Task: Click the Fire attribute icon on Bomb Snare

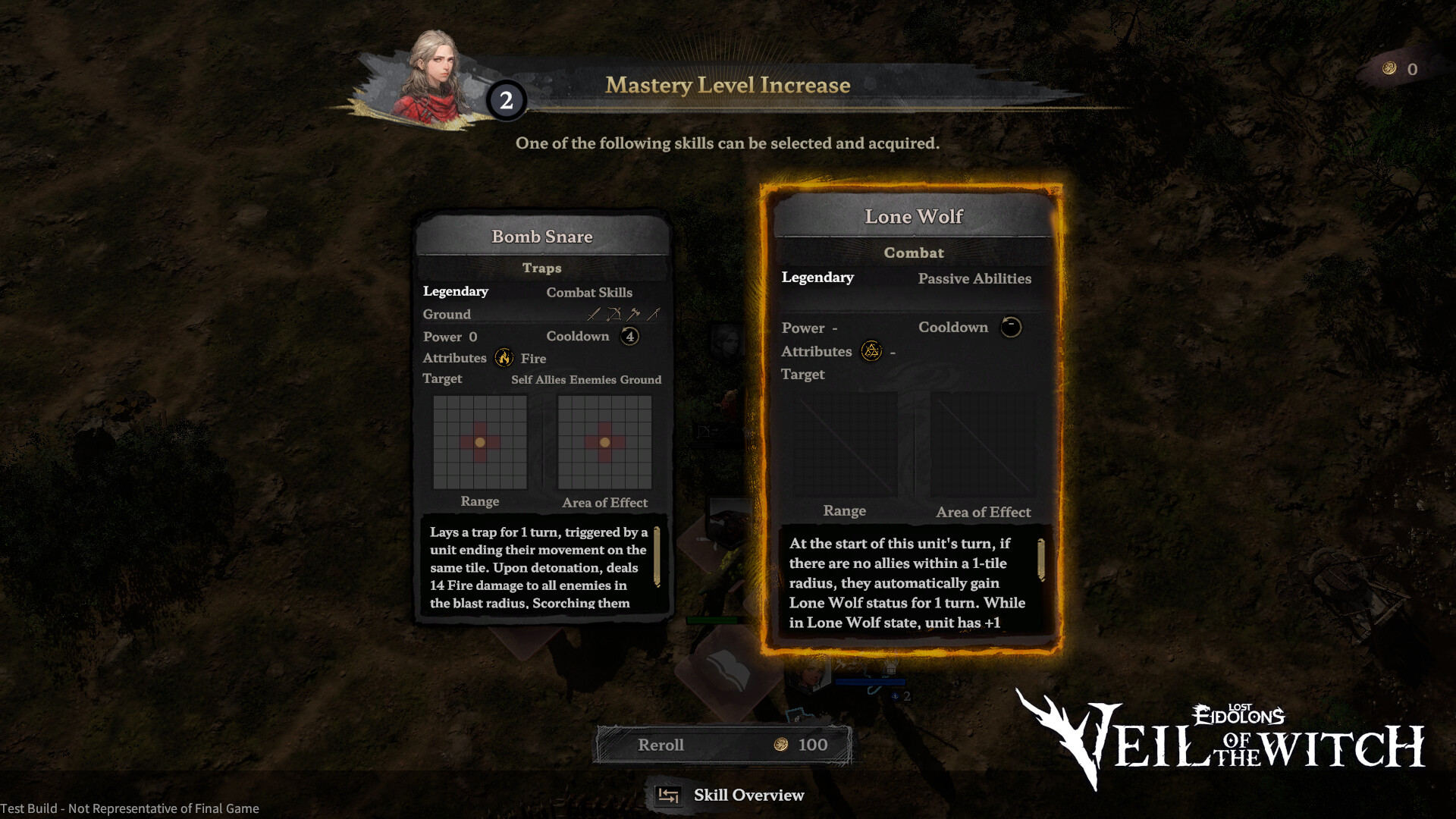Action: [x=504, y=357]
